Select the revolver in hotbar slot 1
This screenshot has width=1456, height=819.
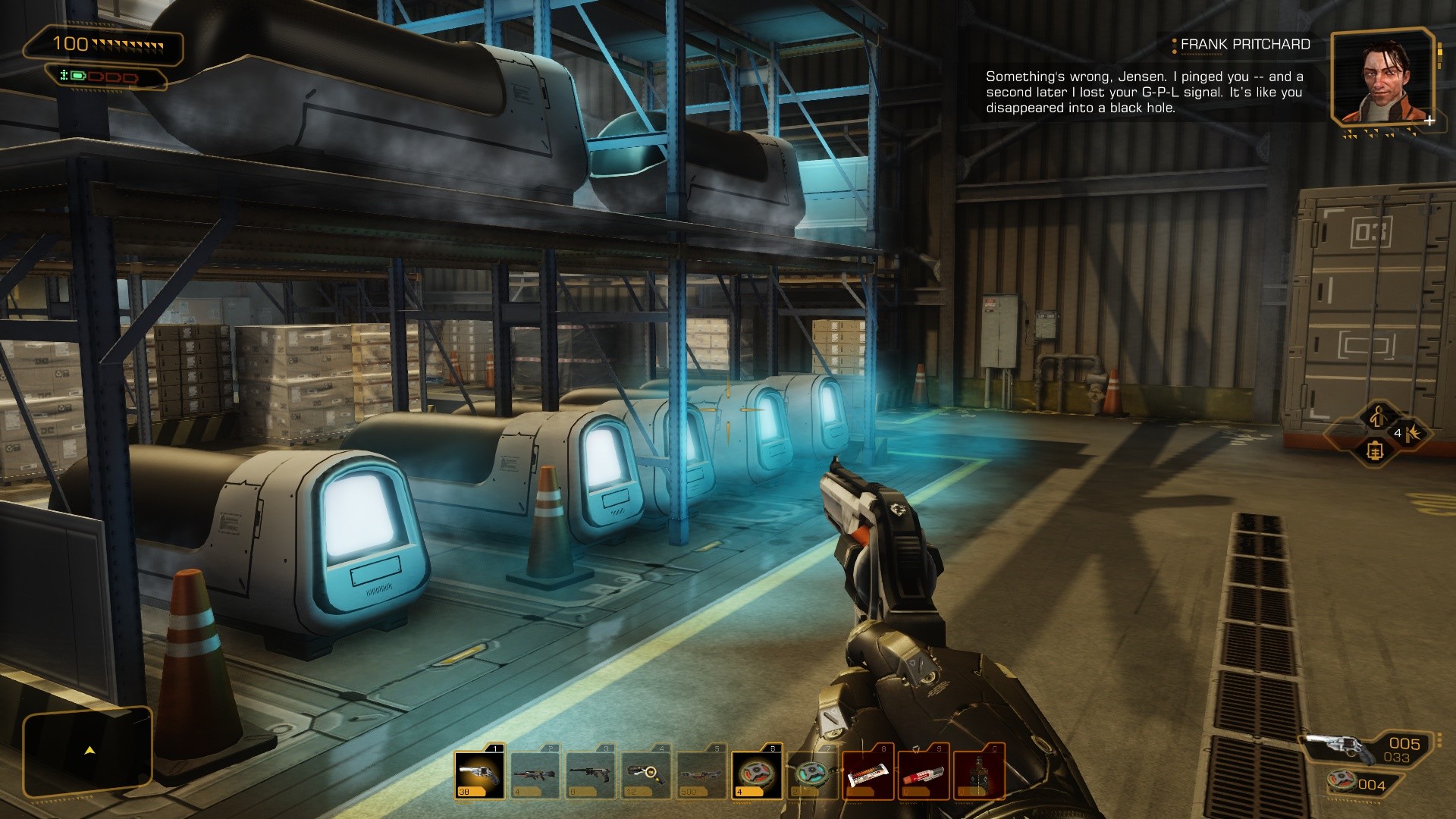(479, 775)
